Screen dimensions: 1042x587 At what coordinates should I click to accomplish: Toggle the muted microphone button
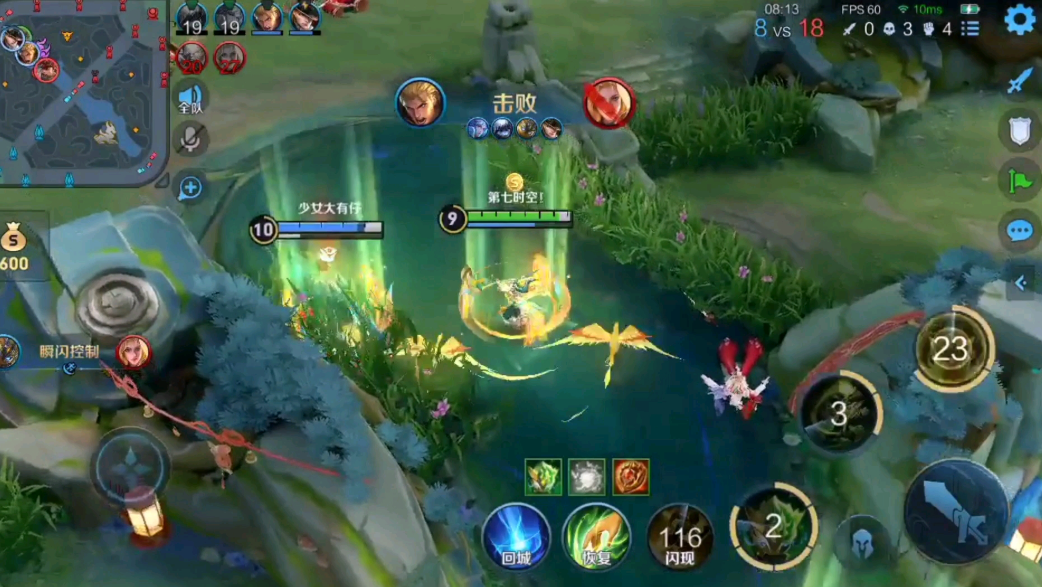click(x=190, y=140)
